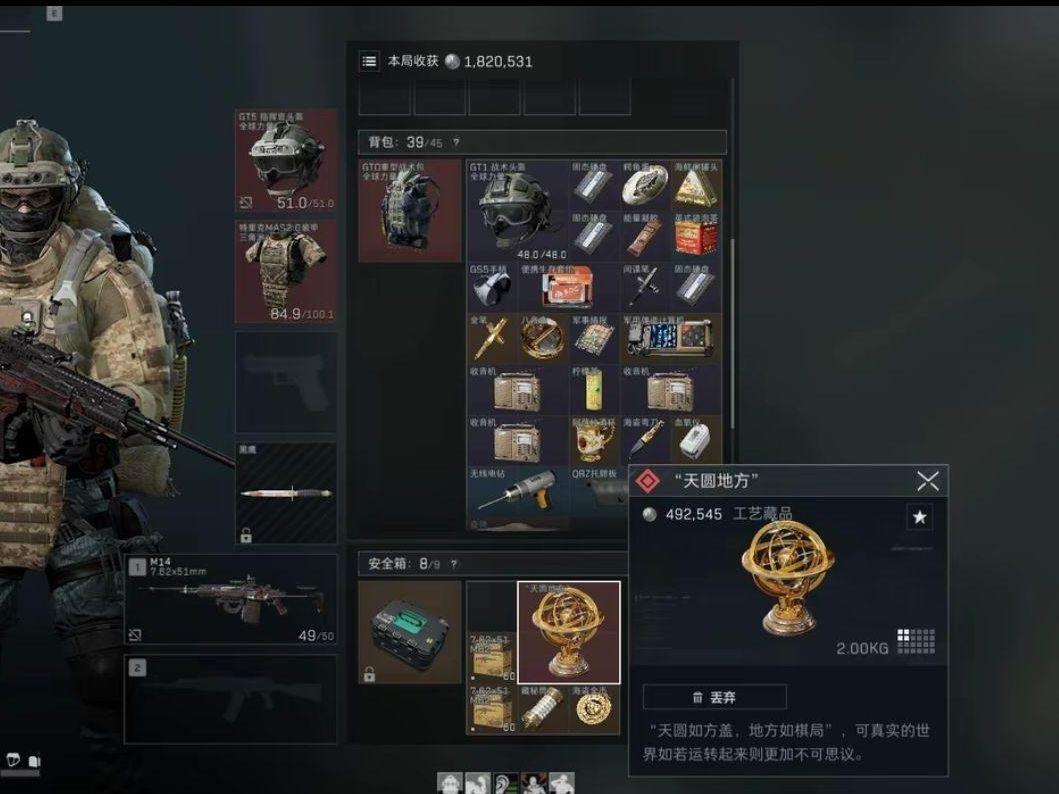Select the 黑鹰 knife melee slot
1059x794 pixels.
(x=286, y=494)
